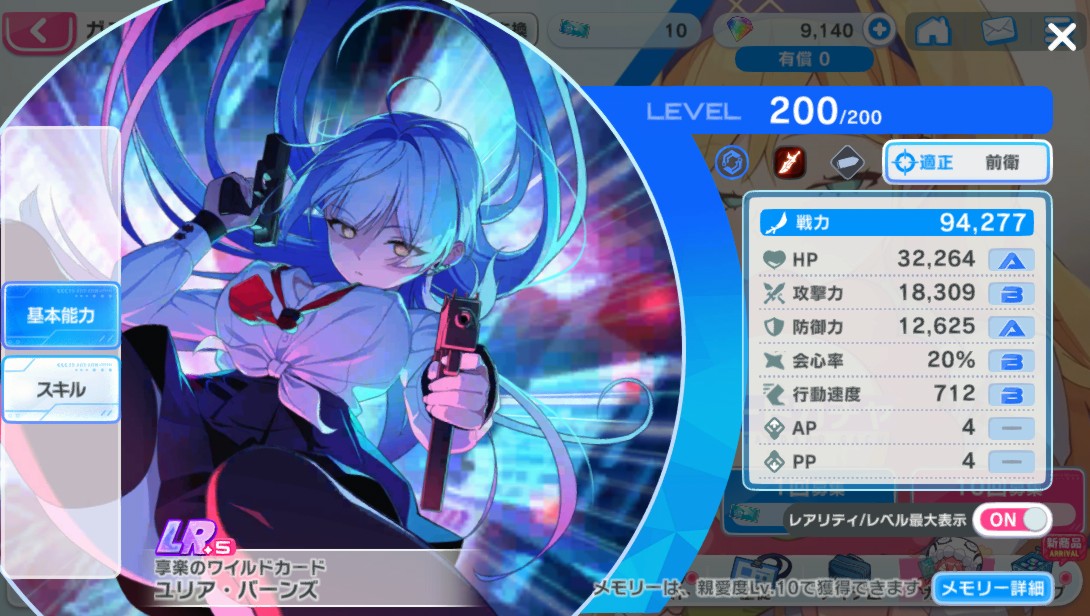
Task: Switch to the 基本能力 tab
Action: (61, 315)
